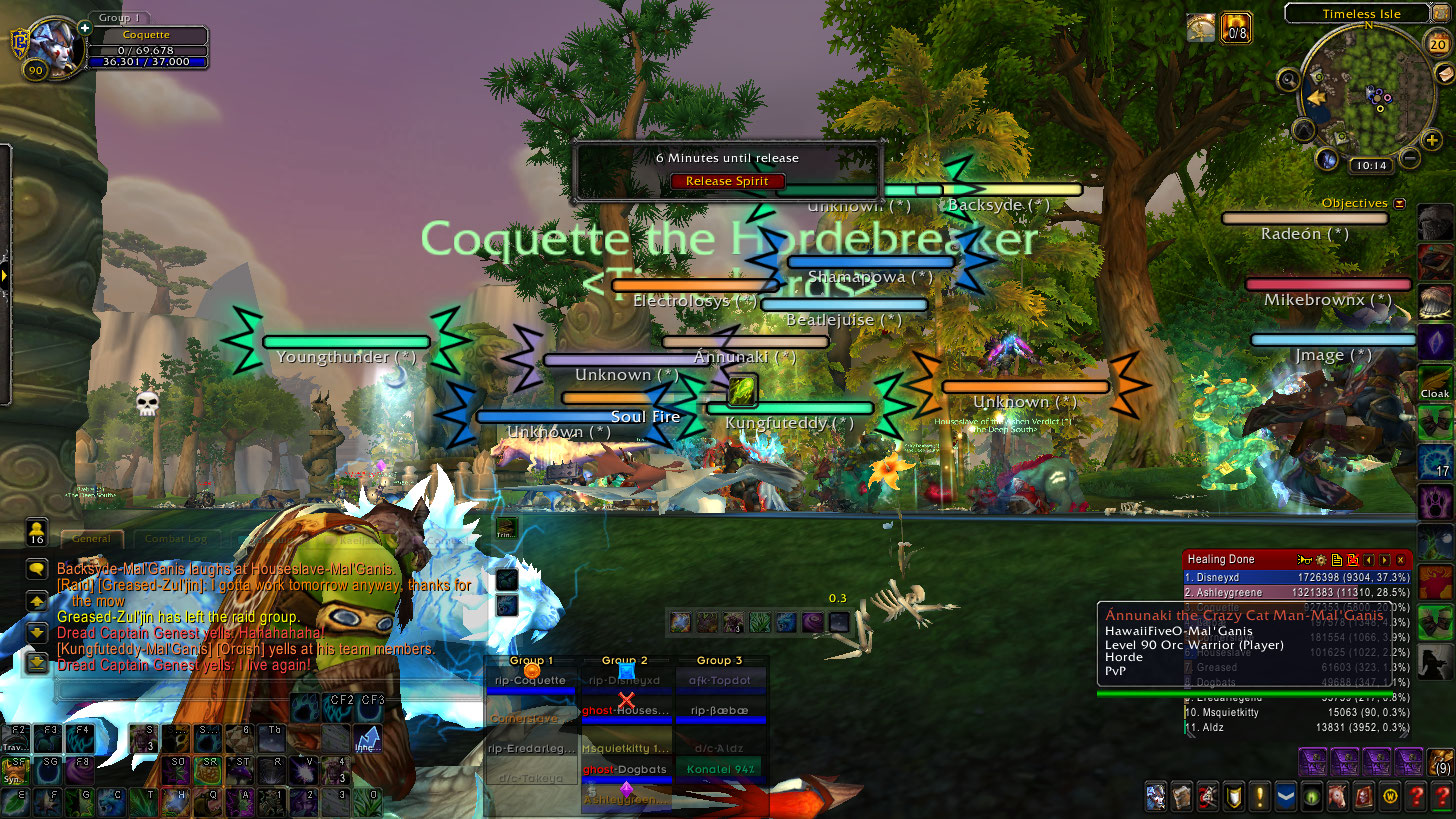Image resolution: width=1456 pixels, height=819 pixels.
Task: Open the yellow exclamation quest log button
Action: pyautogui.click(x=1260, y=796)
